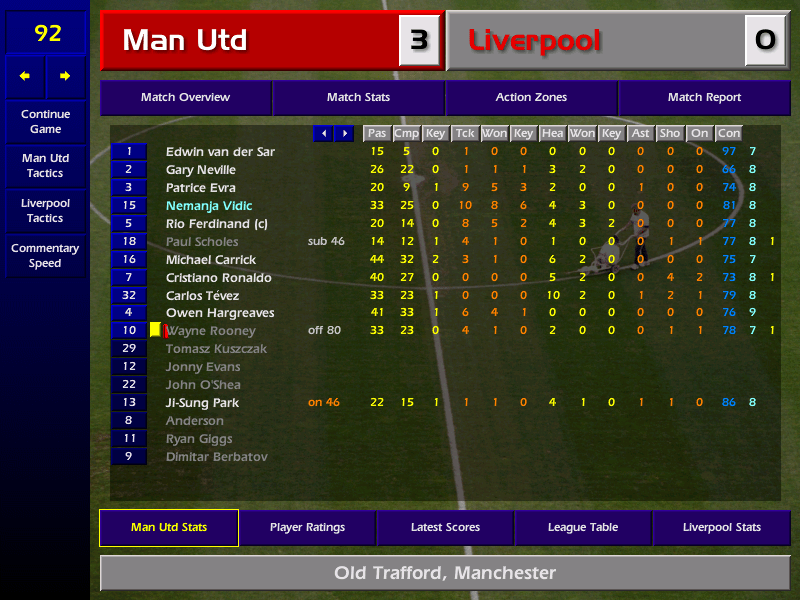Switch to Match Overview tab
Screen dimensions: 800x600
coord(185,98)
